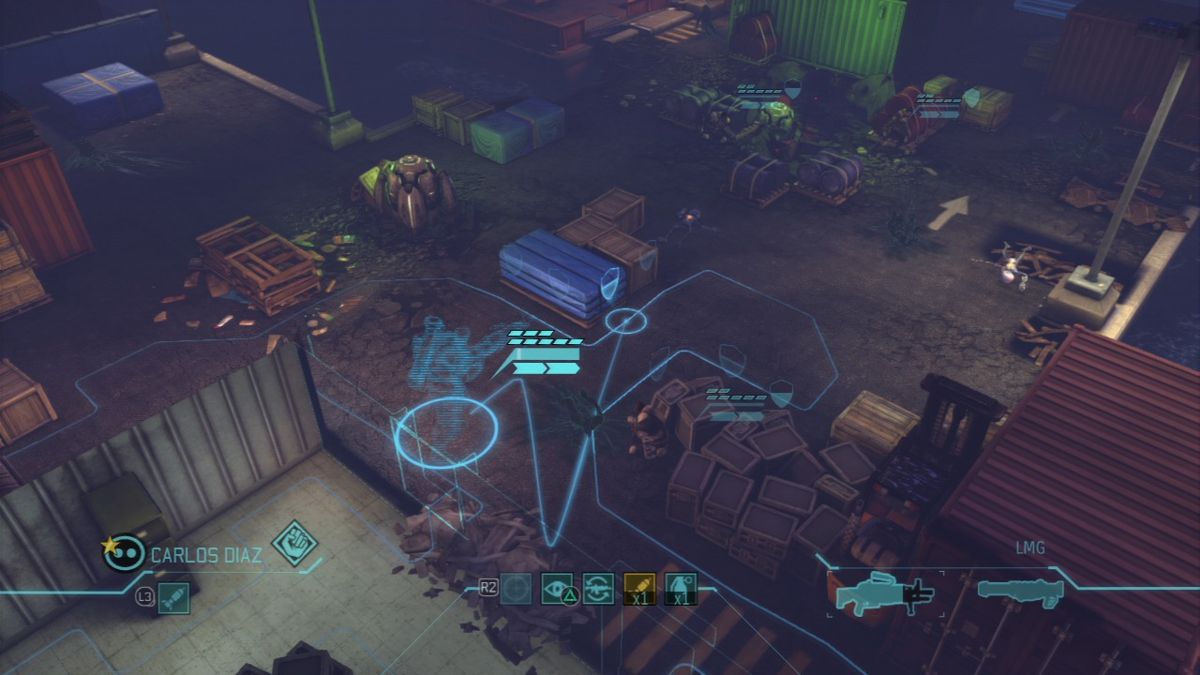
Task: Select the frag grenade ability
Action: pyautogui.click(x=680, y=589)
